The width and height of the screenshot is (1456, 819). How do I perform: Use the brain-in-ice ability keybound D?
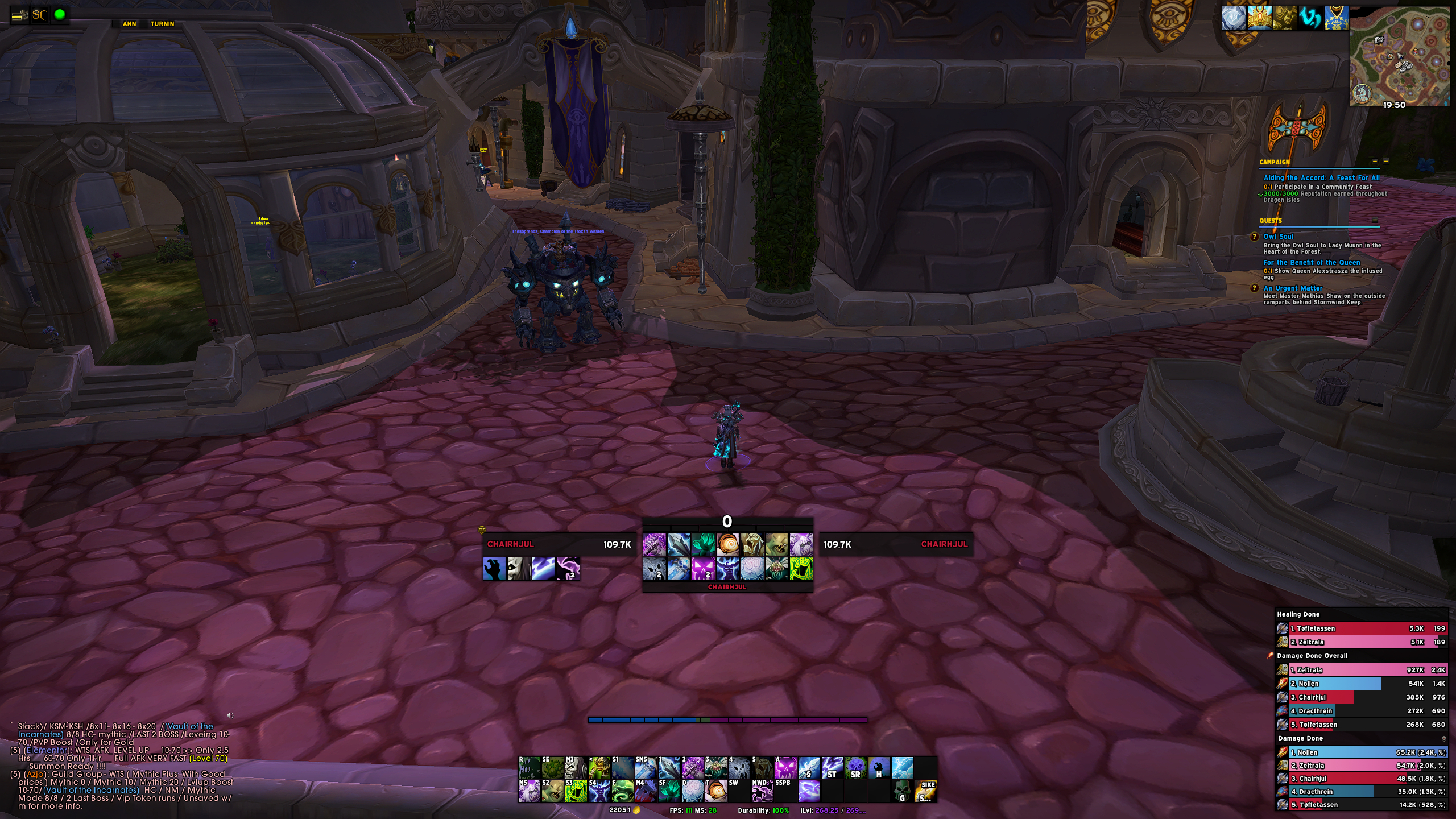click(x=692, y=791)
